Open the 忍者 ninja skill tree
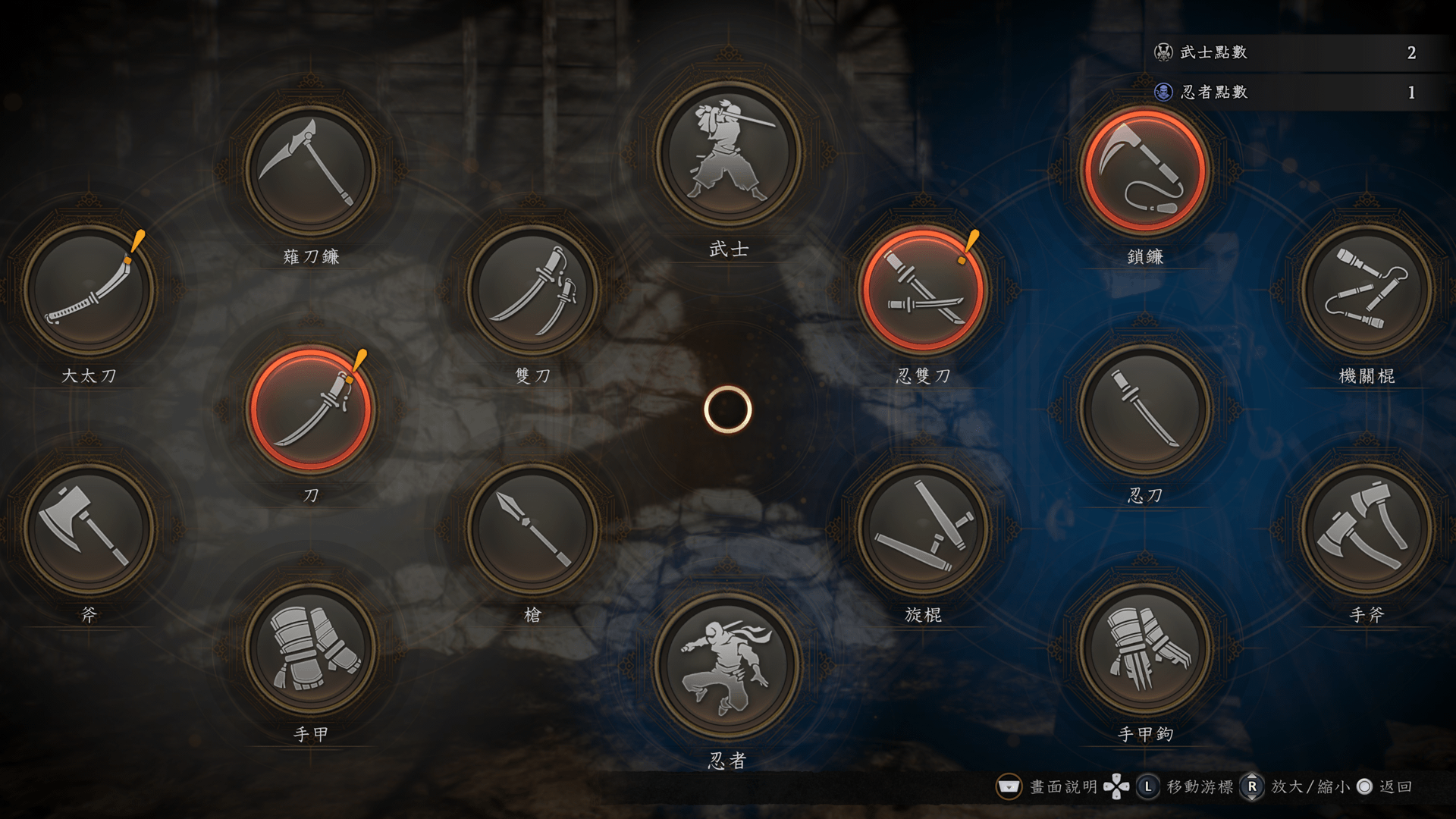Screen dimensions: 1456x819 [x=728, y=665]
